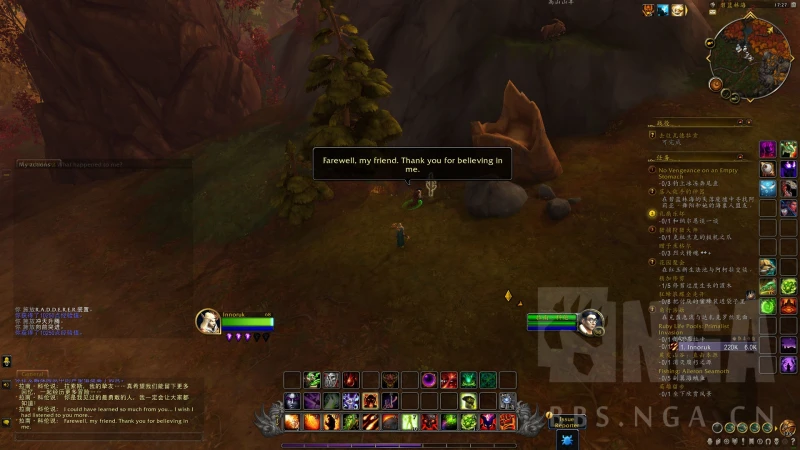Collapse the quest tracker section header

pos(743,156)
